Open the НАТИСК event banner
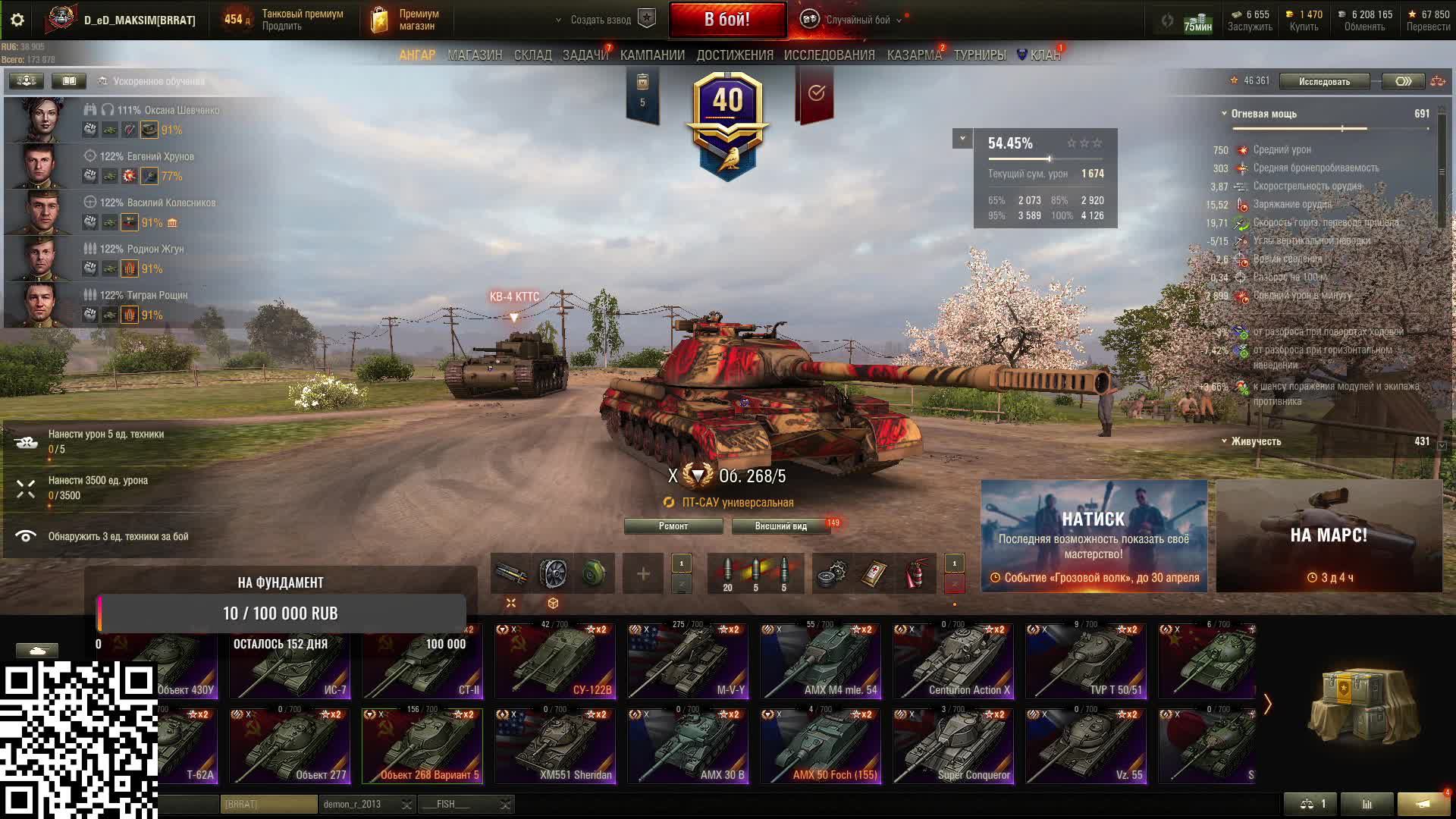 pyautogui.click(x=1094, y=536)
